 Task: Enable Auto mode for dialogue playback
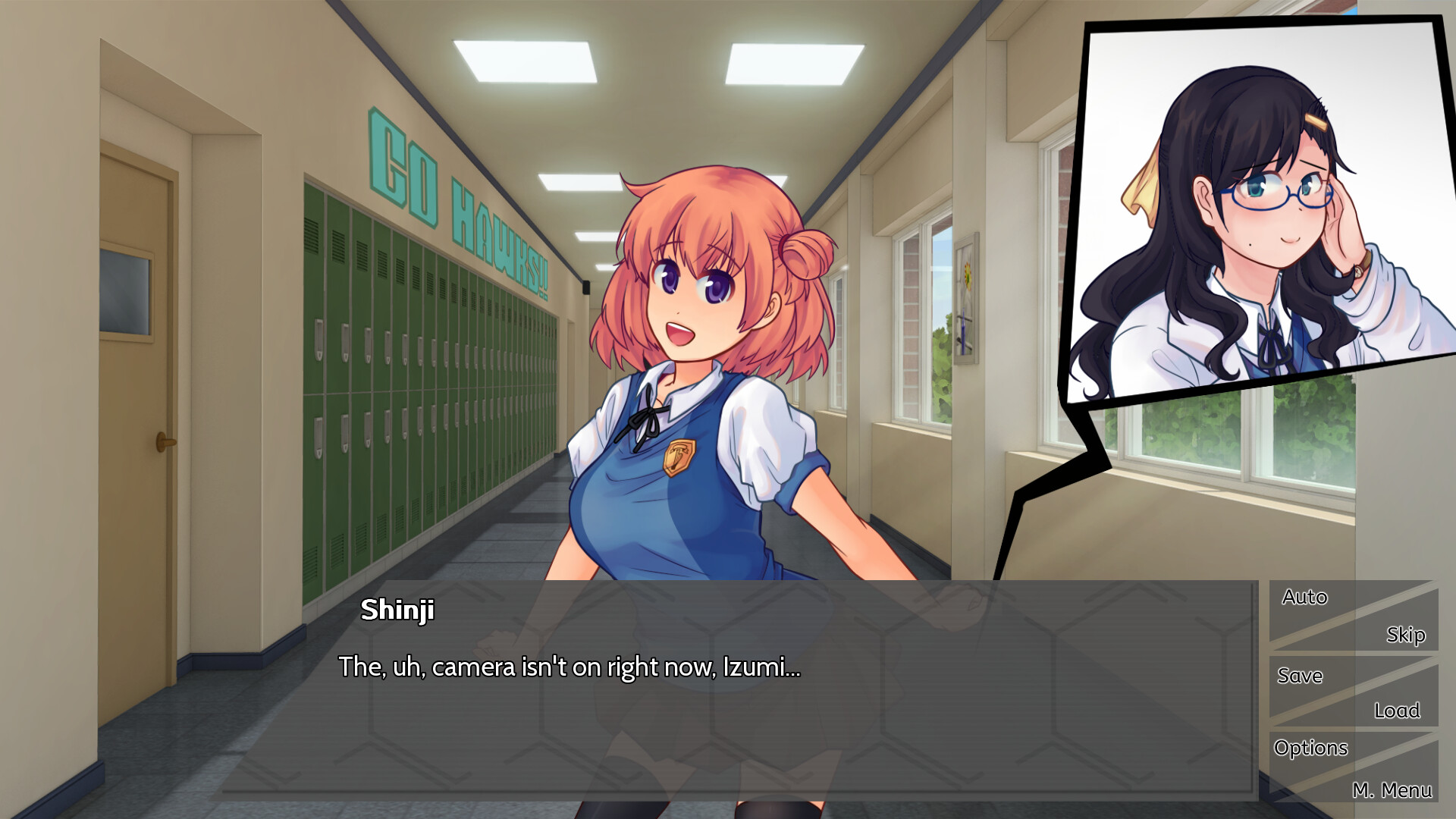click(1304, 597)
